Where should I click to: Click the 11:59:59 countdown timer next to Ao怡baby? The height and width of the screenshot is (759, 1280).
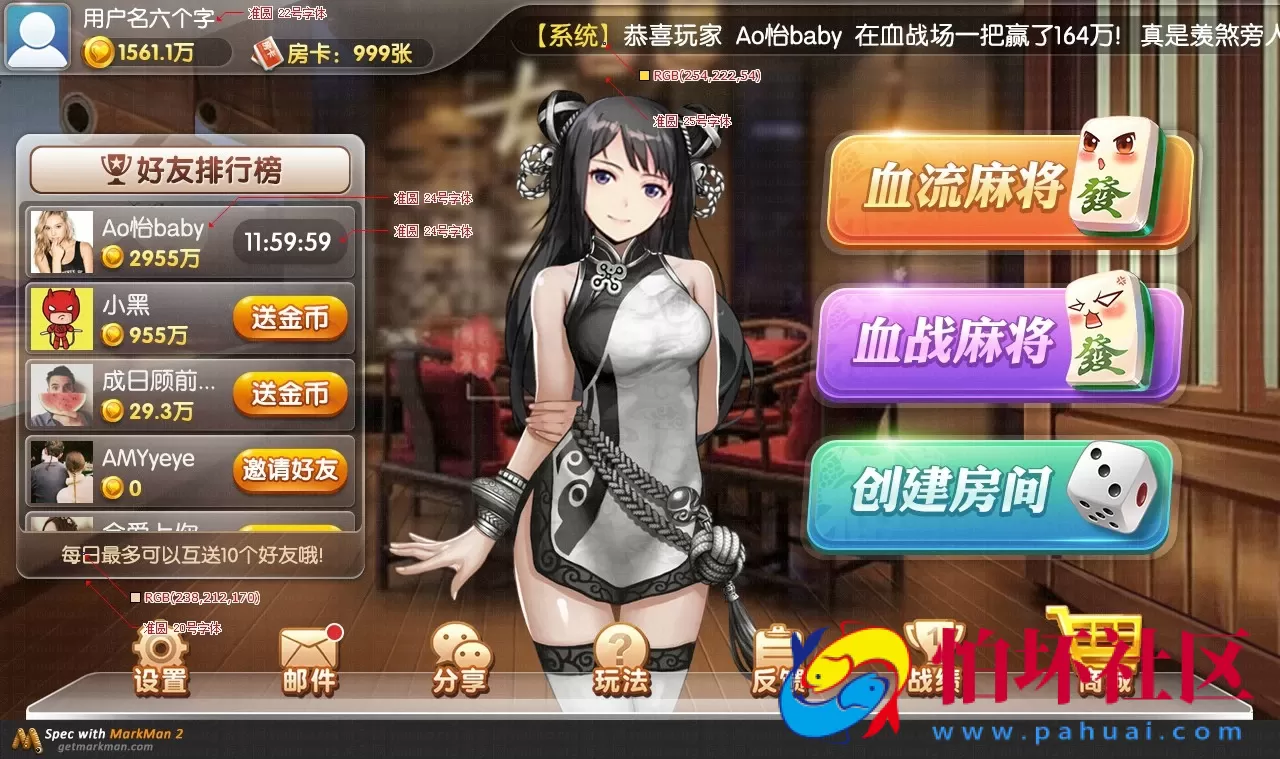click(287, 241)
